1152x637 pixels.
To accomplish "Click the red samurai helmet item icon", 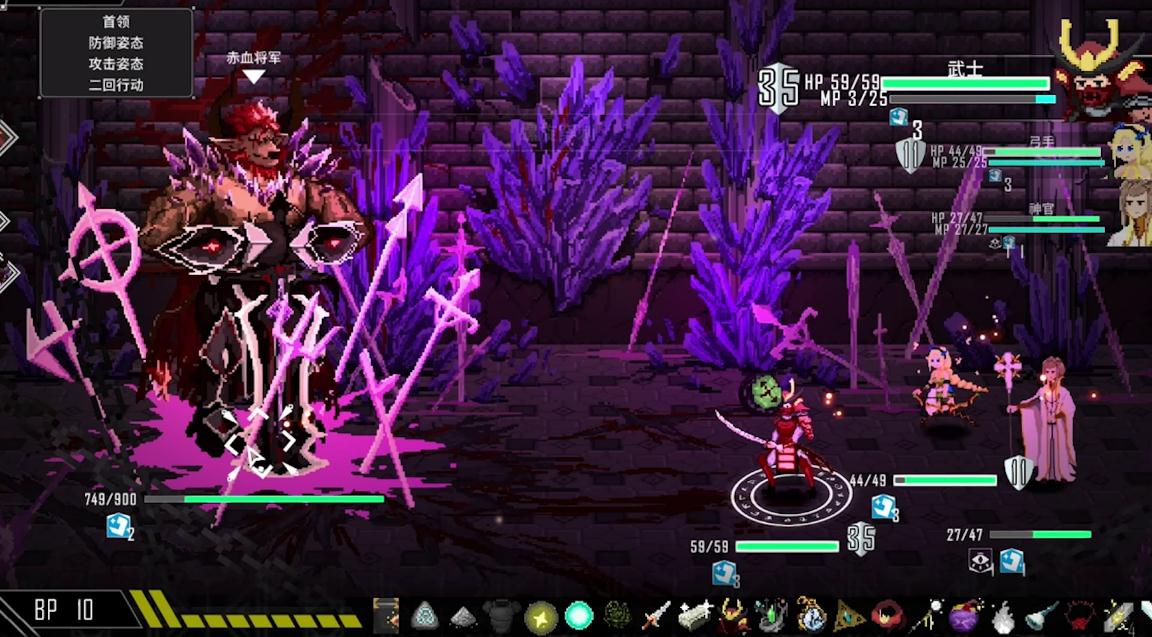I will point(733,615).
